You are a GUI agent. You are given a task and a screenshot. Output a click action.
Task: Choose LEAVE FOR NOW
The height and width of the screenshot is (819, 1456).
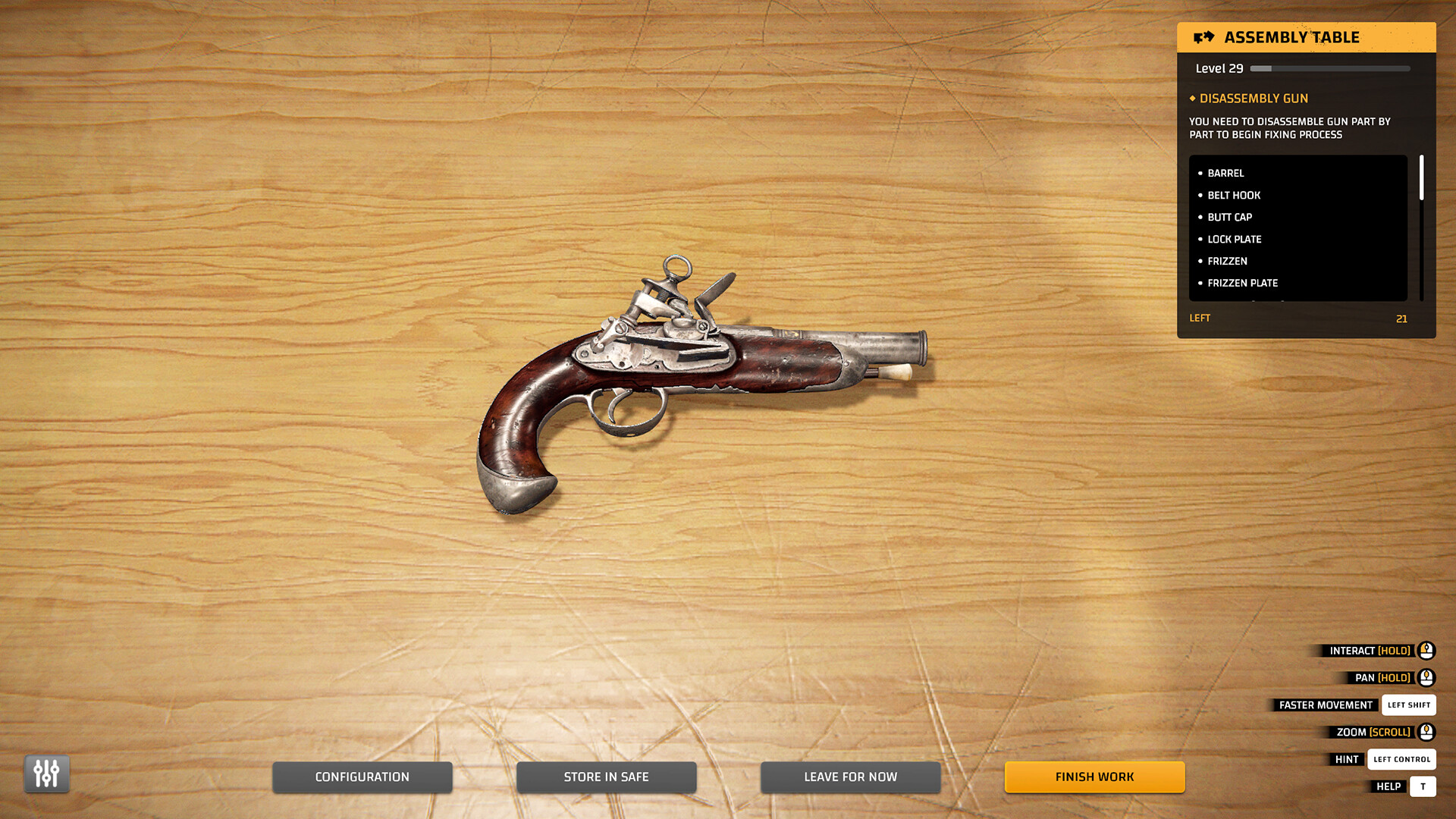850,777
